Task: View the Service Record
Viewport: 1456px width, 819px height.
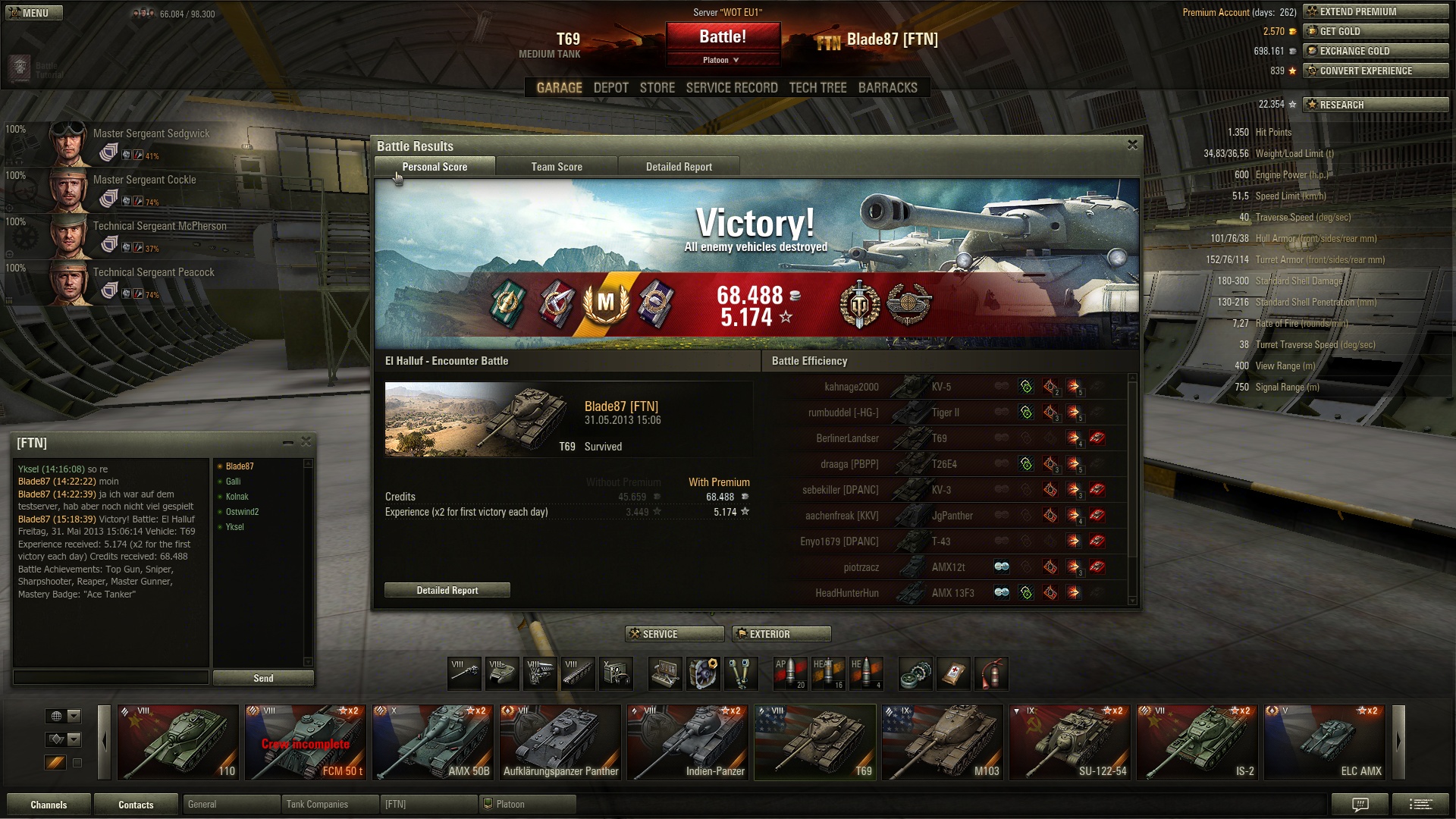Action: click(732, 88)
